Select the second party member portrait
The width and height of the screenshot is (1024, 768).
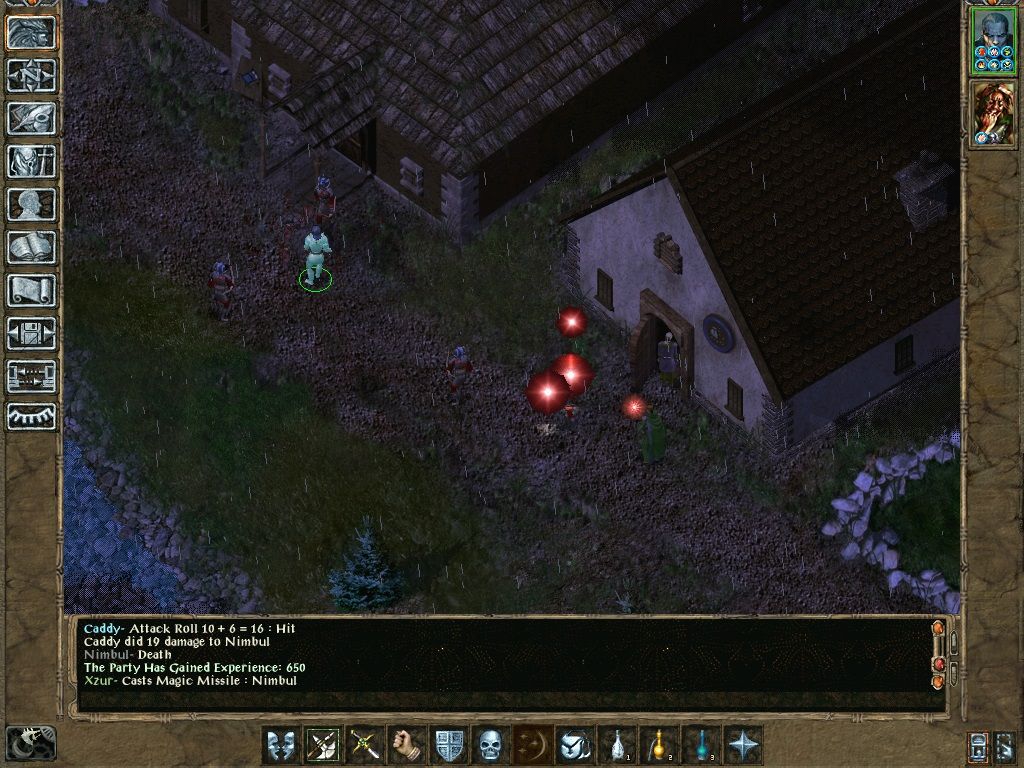point(993,114)
